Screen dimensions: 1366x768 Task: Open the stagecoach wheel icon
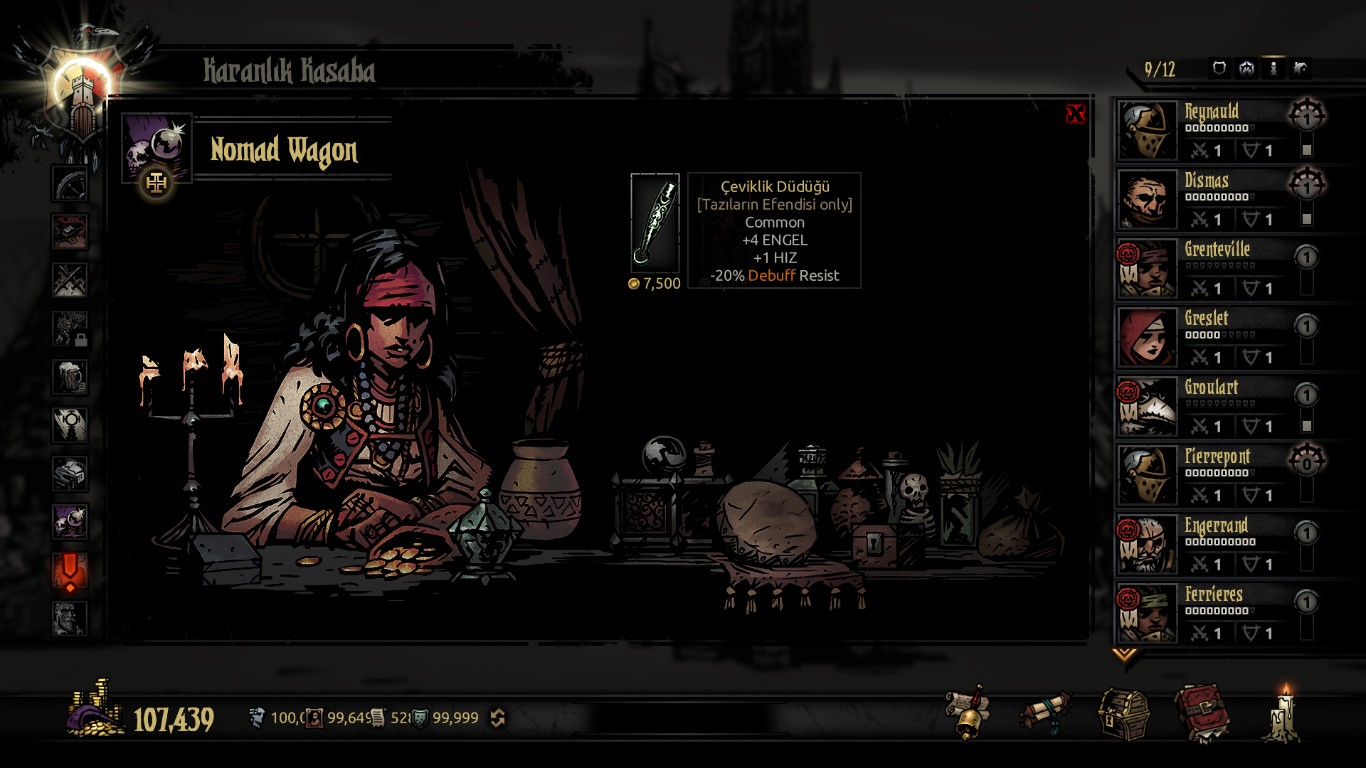[70, 183]
